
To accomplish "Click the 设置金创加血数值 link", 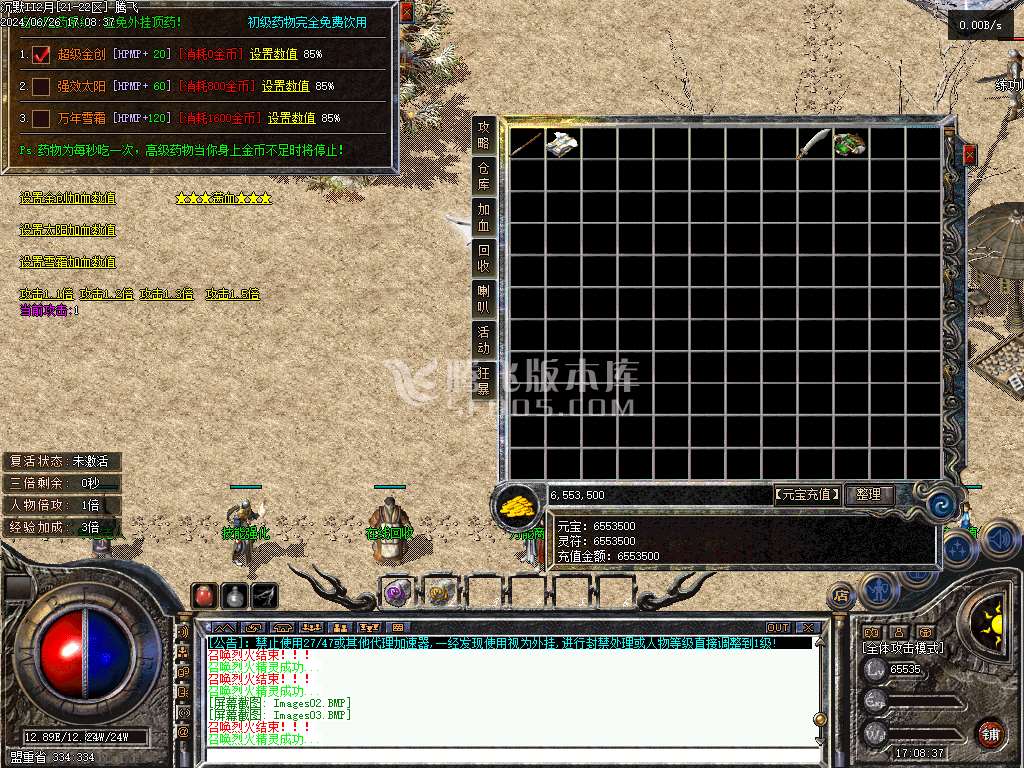I will (68, 198).
